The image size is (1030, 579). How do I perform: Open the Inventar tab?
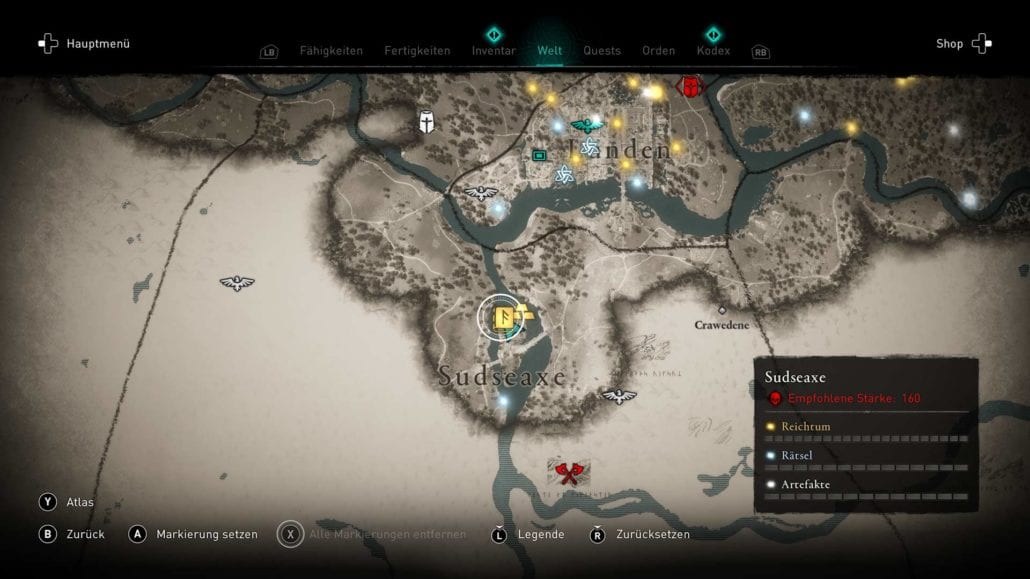(494, 51)
